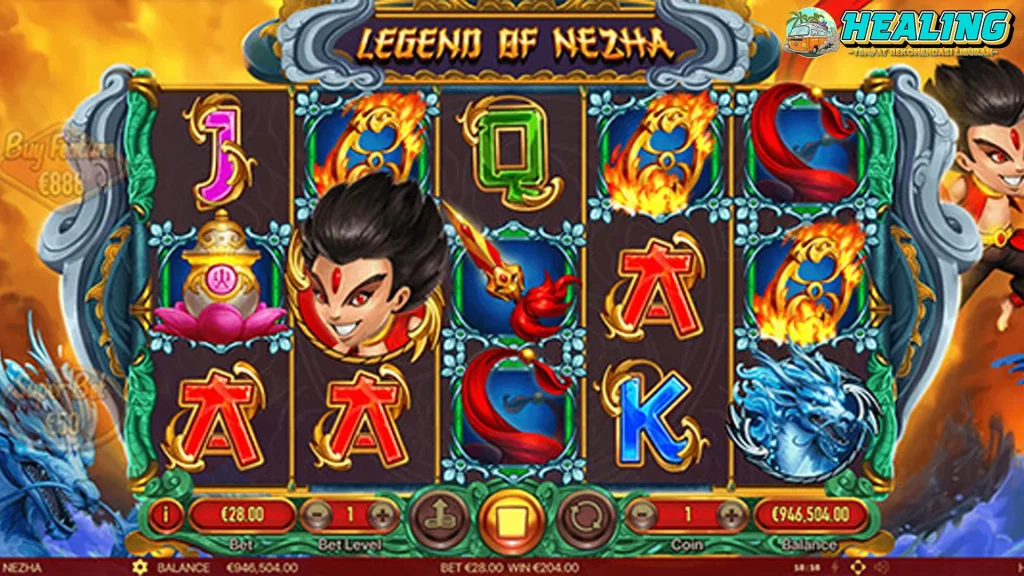Open settings via the gear icon
This screenshot has width=1024, height=576.
[x=139, y=568]
